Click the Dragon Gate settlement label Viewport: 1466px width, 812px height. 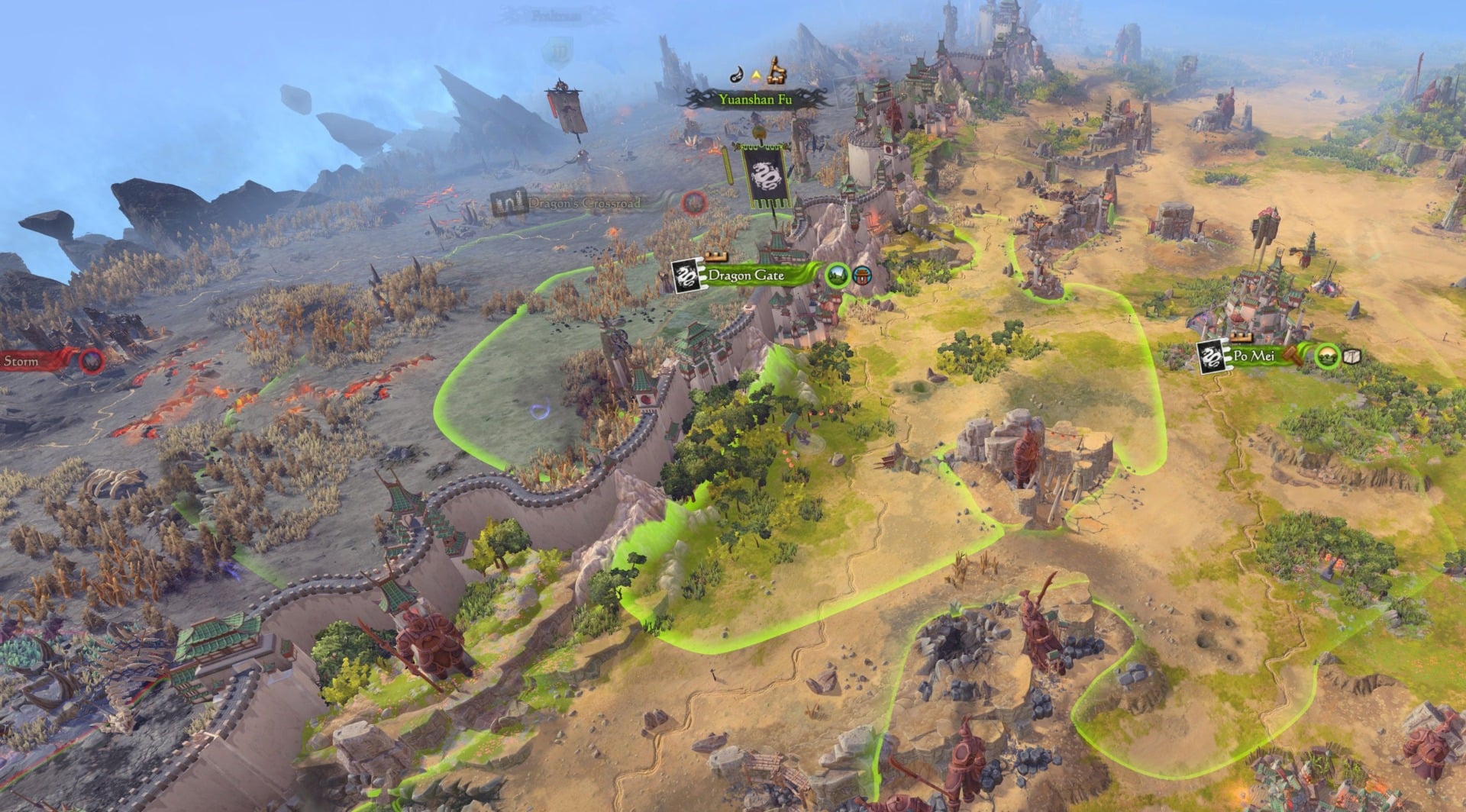click(x=746, y=275)
